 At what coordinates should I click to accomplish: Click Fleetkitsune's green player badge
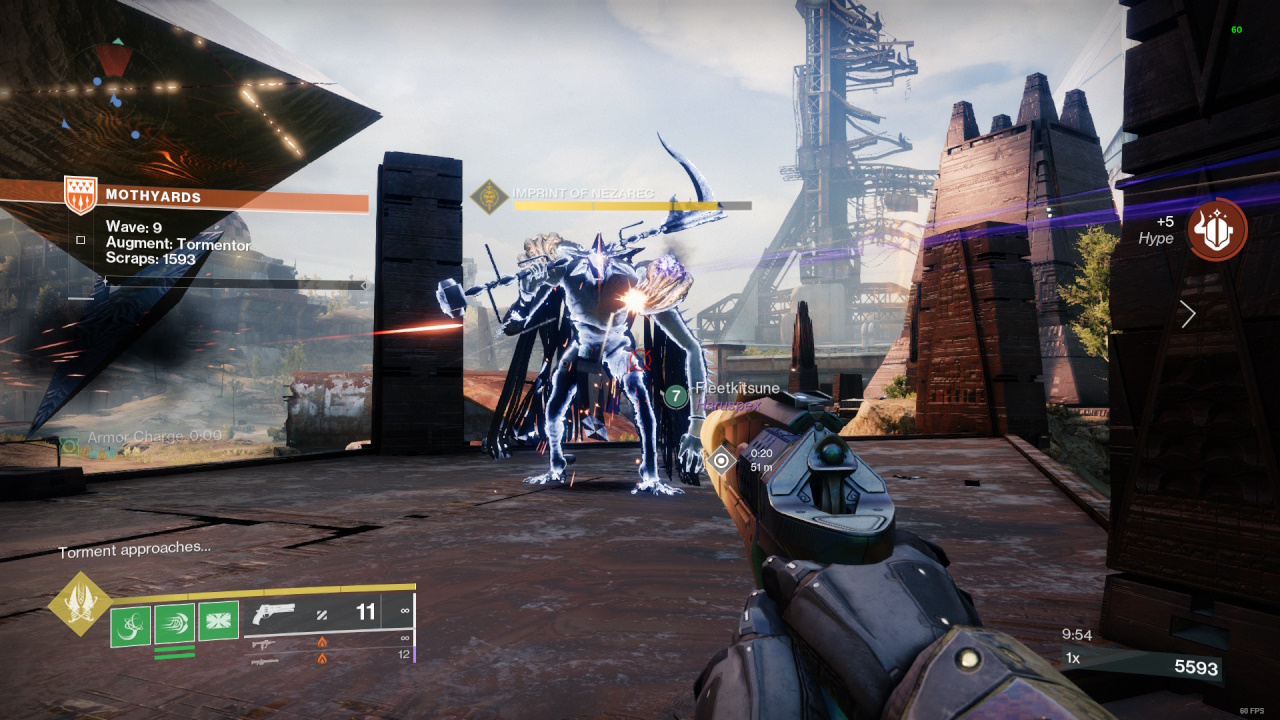coord(676,397)
